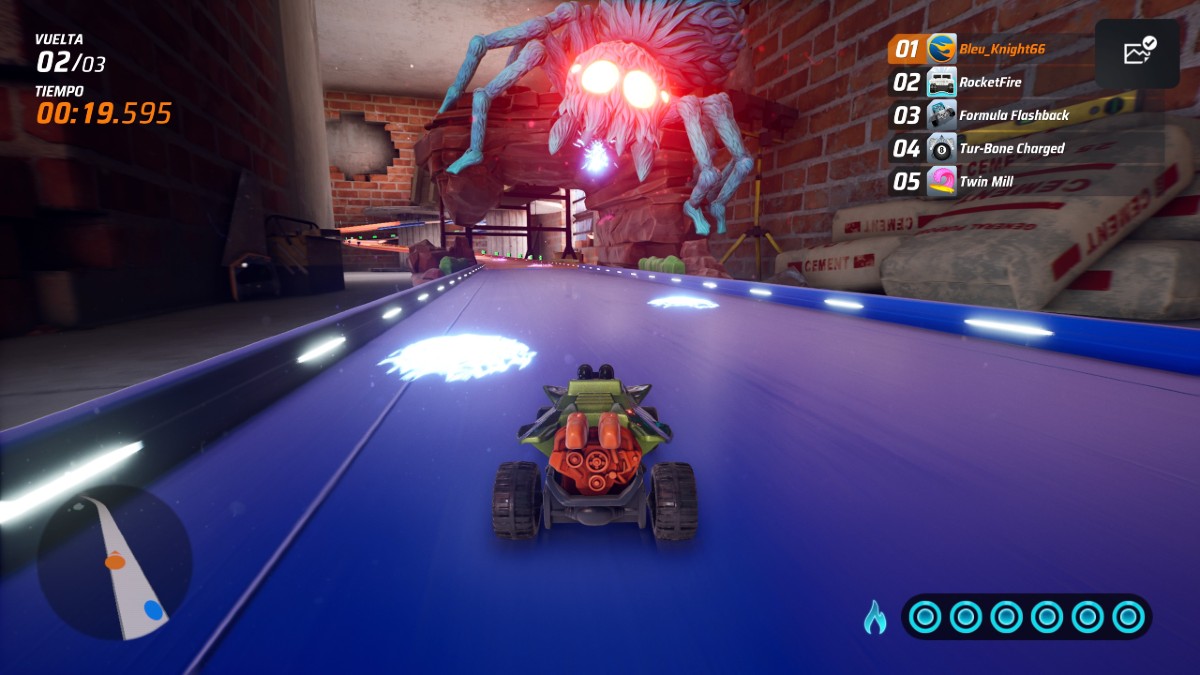Viewport: 1200px width, 675px height.
Task: Open the chart icon with checkmark
Action: click(x=1139, y=53)
